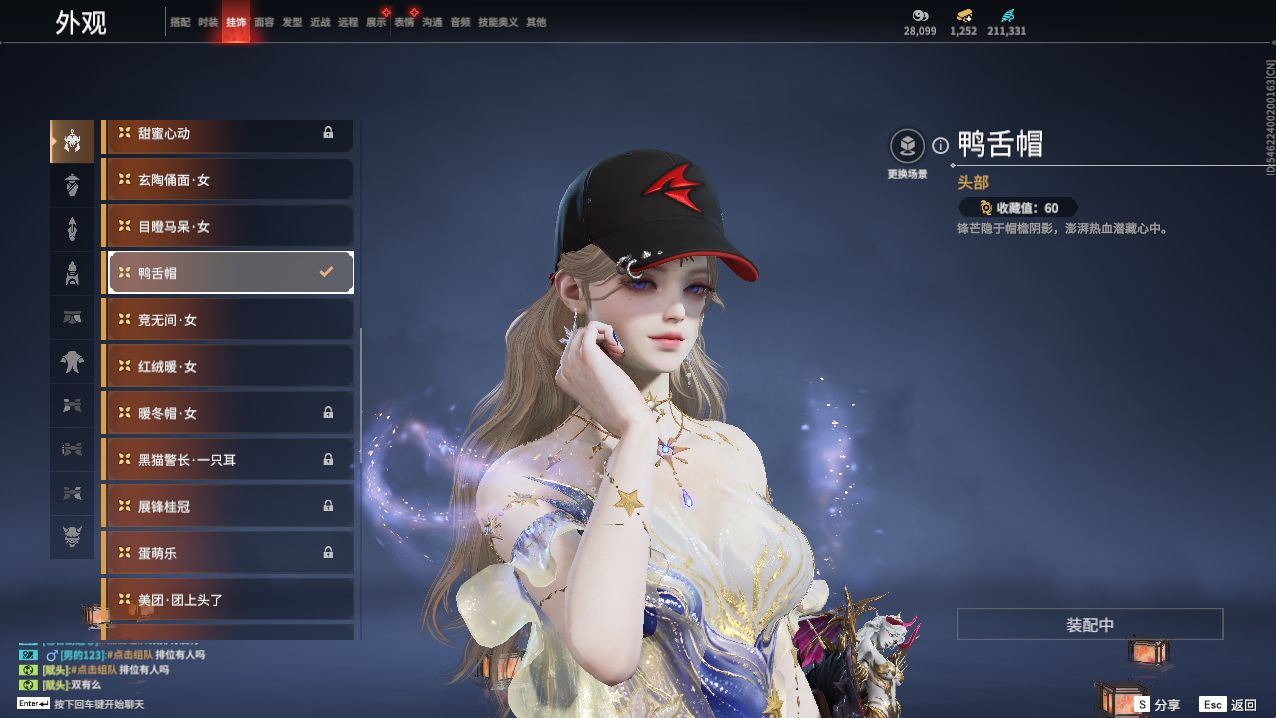The height and width of the screenshot is (718, 1276).
Task: Open the 技能奥义 tab
Action: click(x=498, y=22)
